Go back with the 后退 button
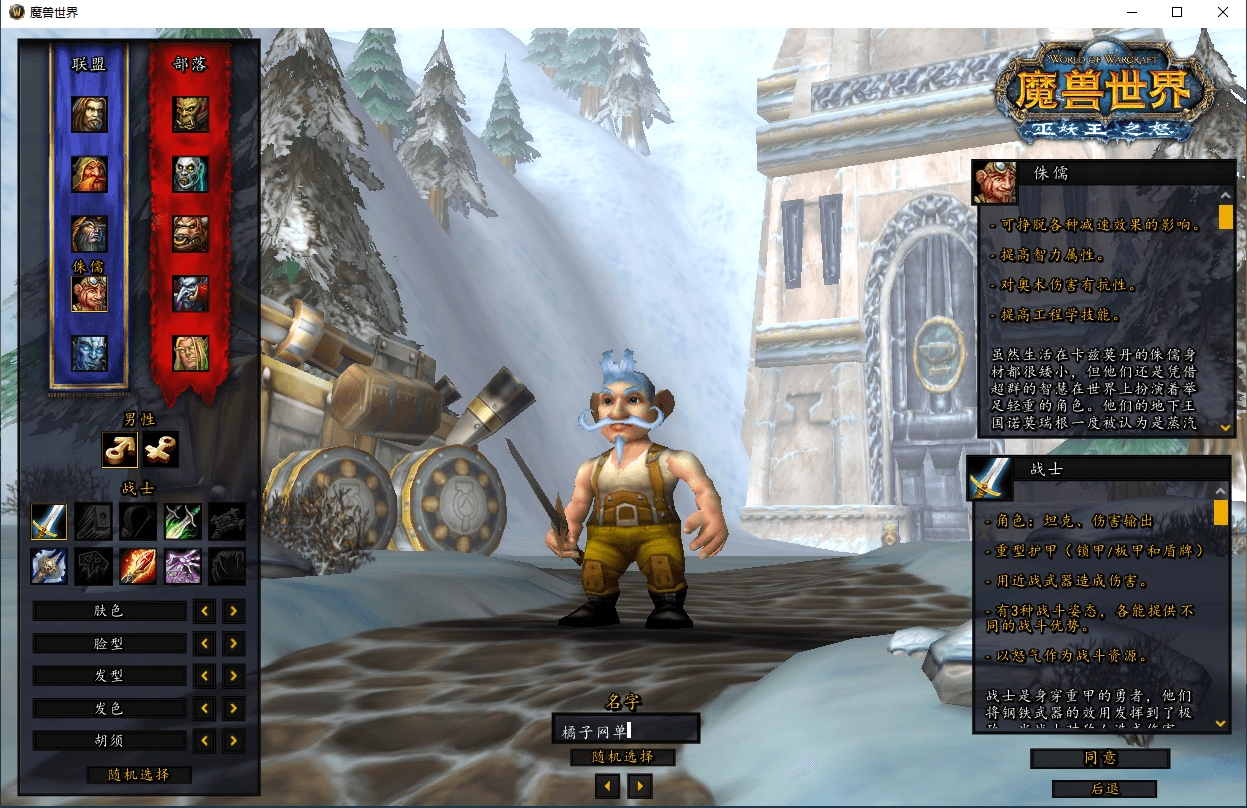Image resolution: width=1247 pixels, height=808 pixels. (x=1104, y=789)
